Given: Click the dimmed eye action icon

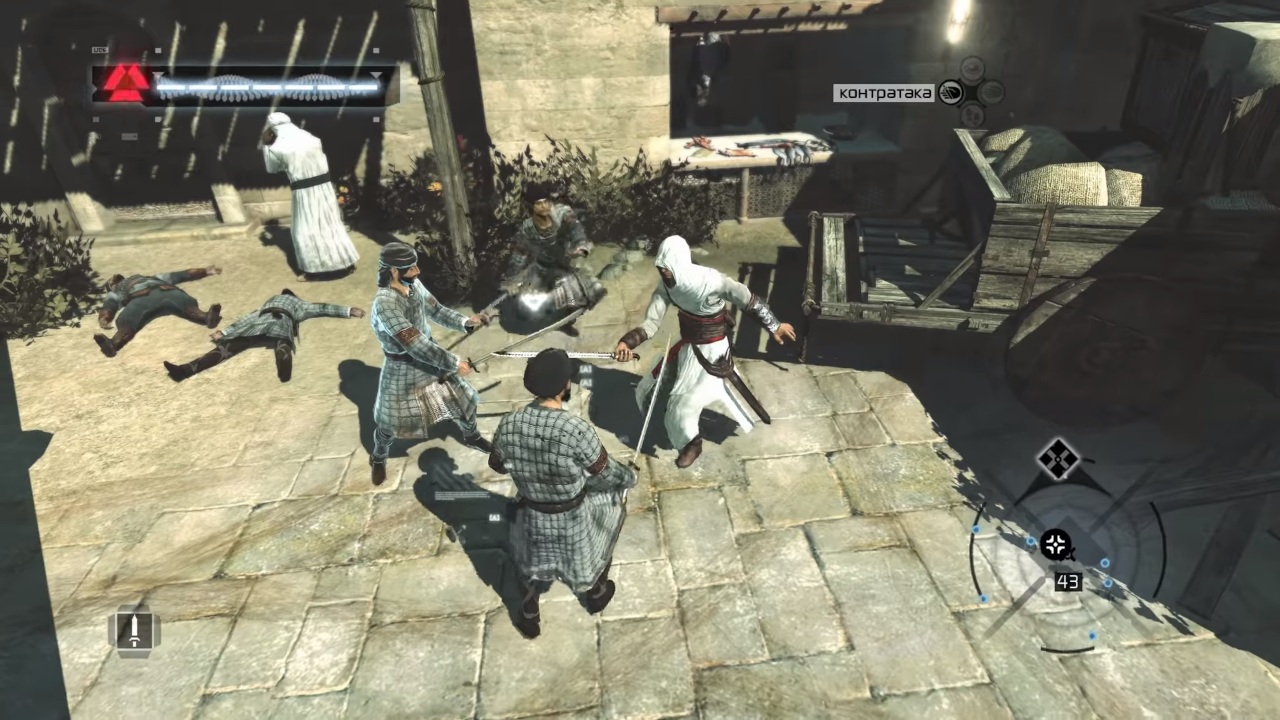Looking at the screenshot, I should tap(971, 69).
